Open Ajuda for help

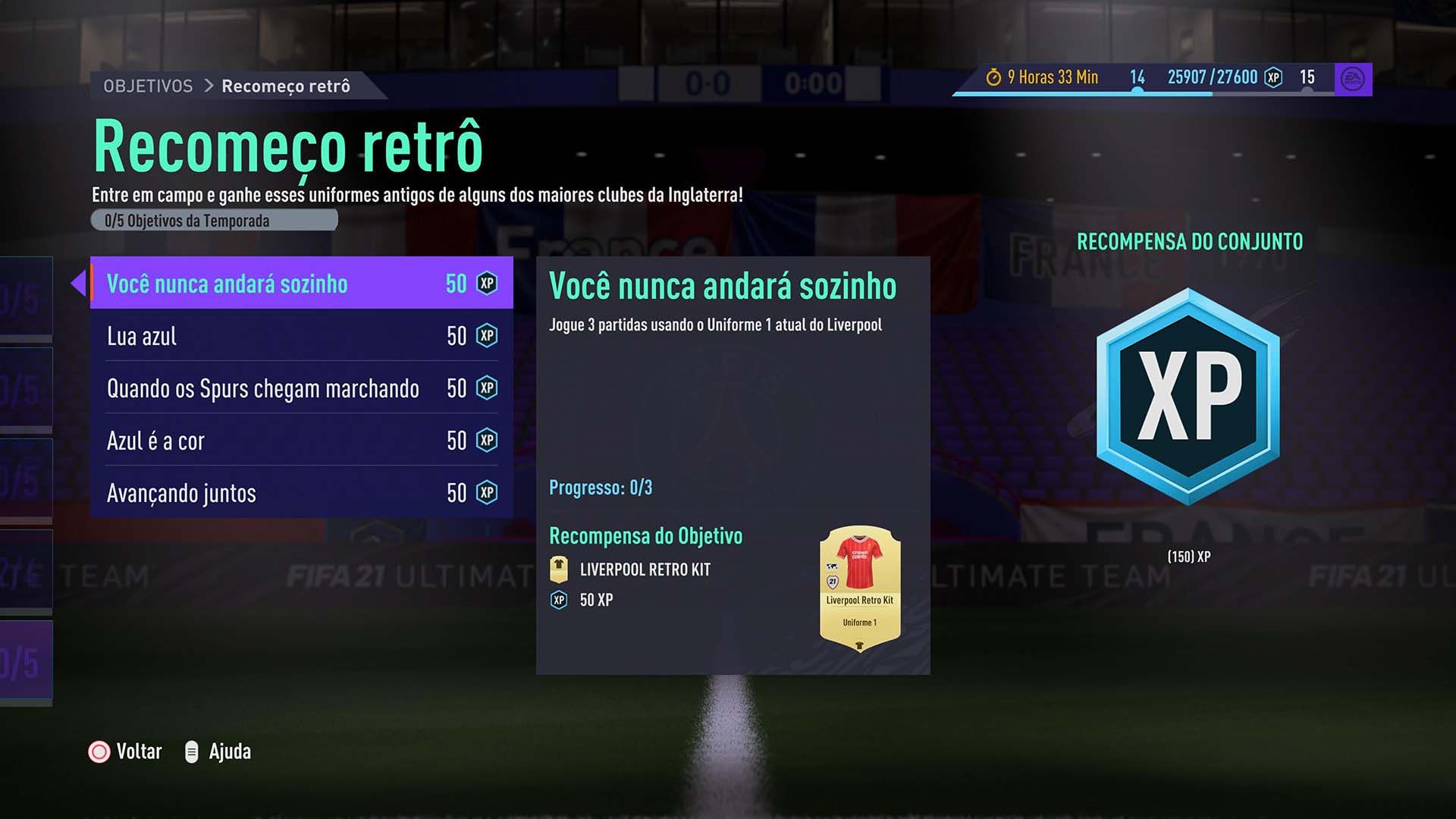click(233, 752)
